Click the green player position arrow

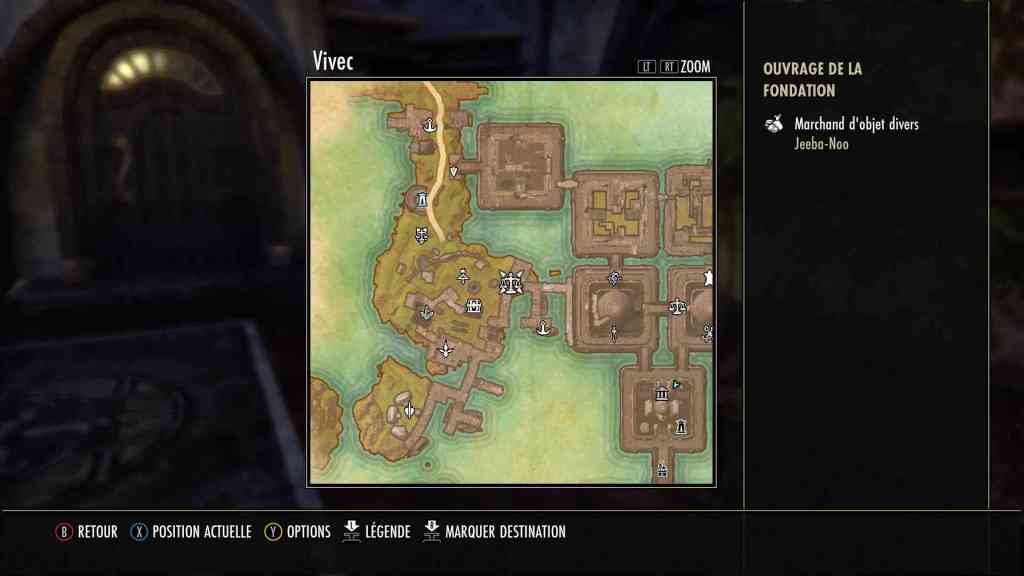(676, 383)
